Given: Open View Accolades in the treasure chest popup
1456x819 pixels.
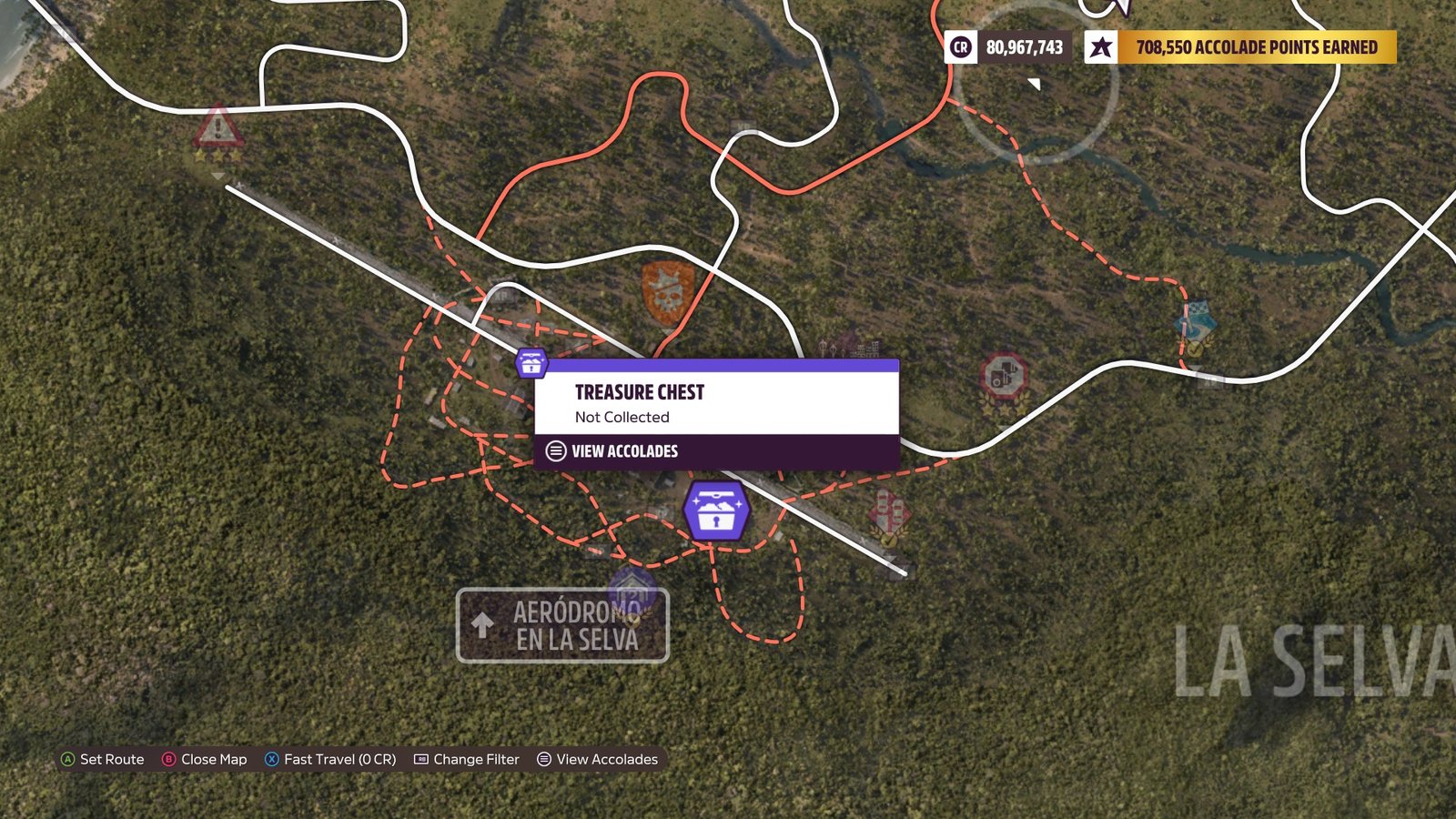Looking at the screenshot, I should (624, 451).
